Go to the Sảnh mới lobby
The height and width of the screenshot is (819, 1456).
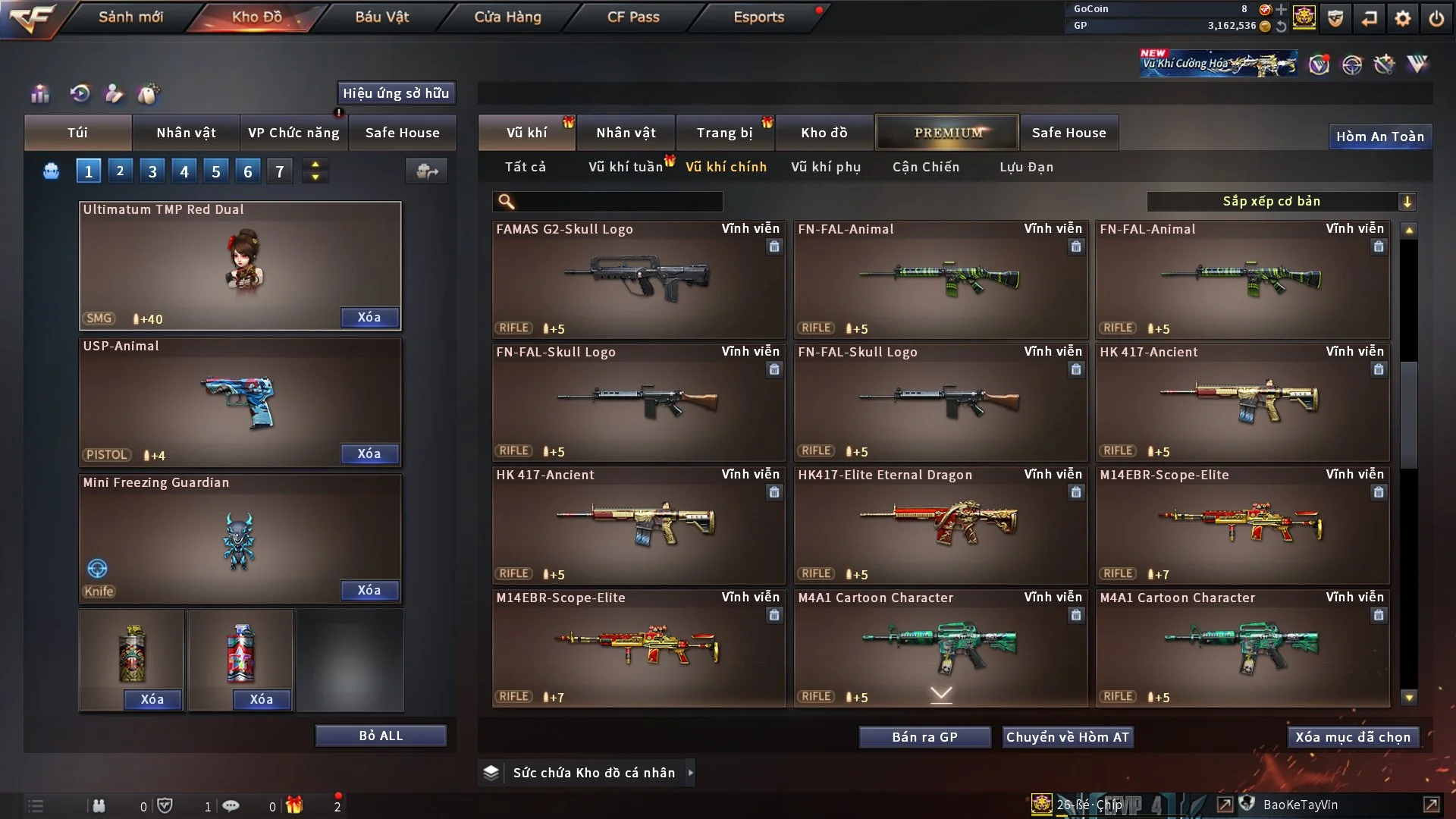130,17
